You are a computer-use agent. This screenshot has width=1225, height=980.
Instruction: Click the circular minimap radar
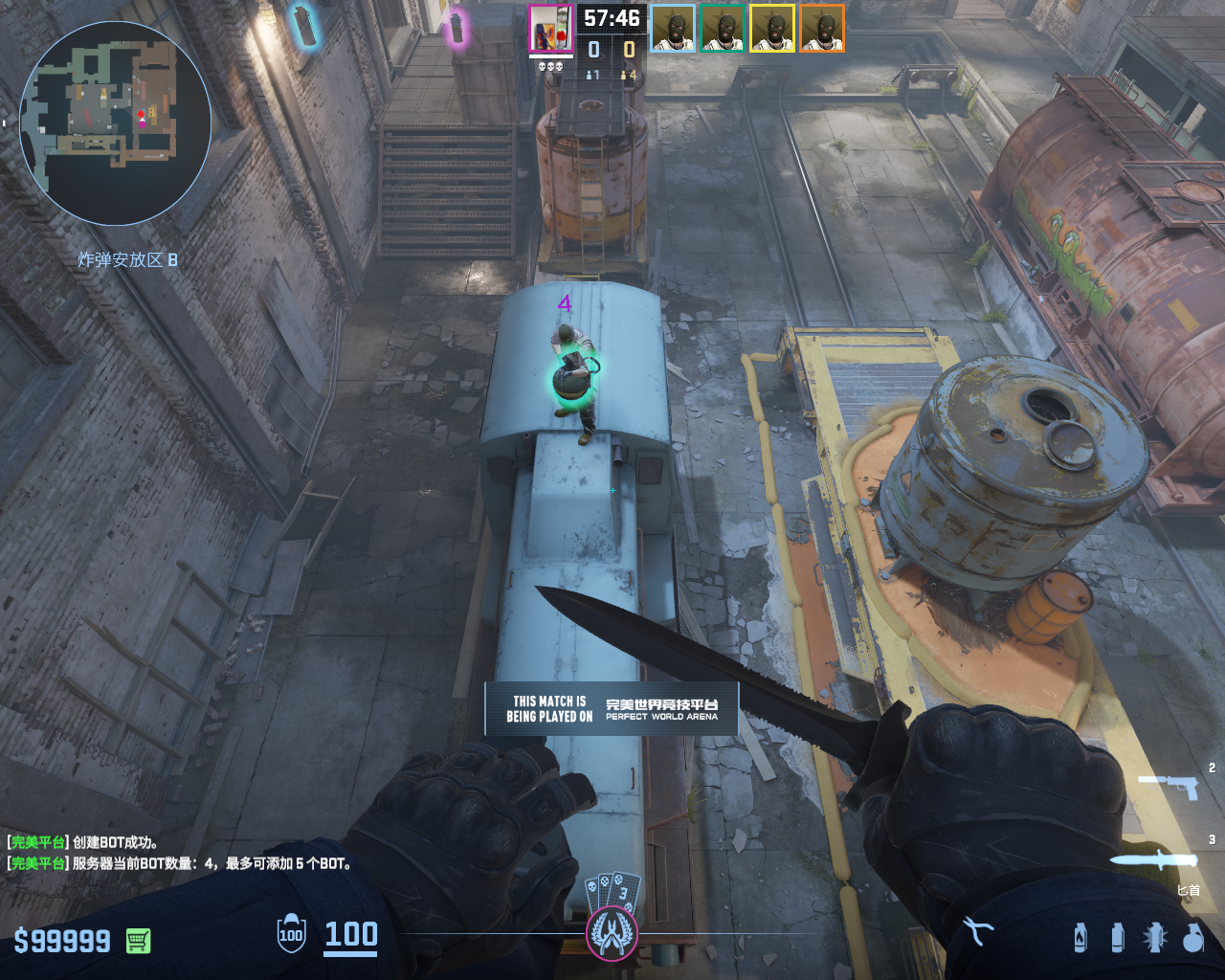click(115, 123)
